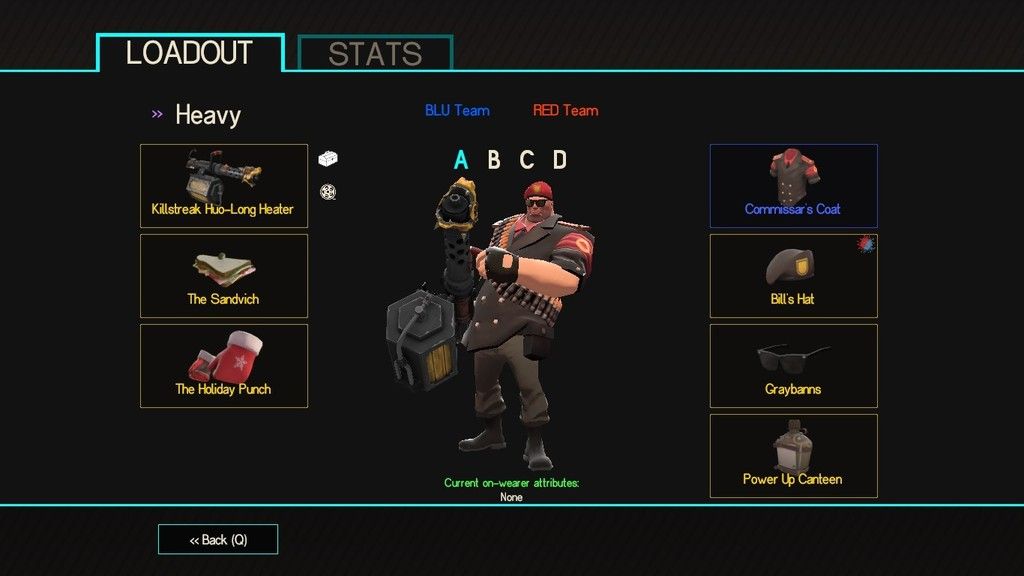Click the Bill's Hat cosmetic slot
The width and height of the screenshot is (1024, 576).
(793, 276)
